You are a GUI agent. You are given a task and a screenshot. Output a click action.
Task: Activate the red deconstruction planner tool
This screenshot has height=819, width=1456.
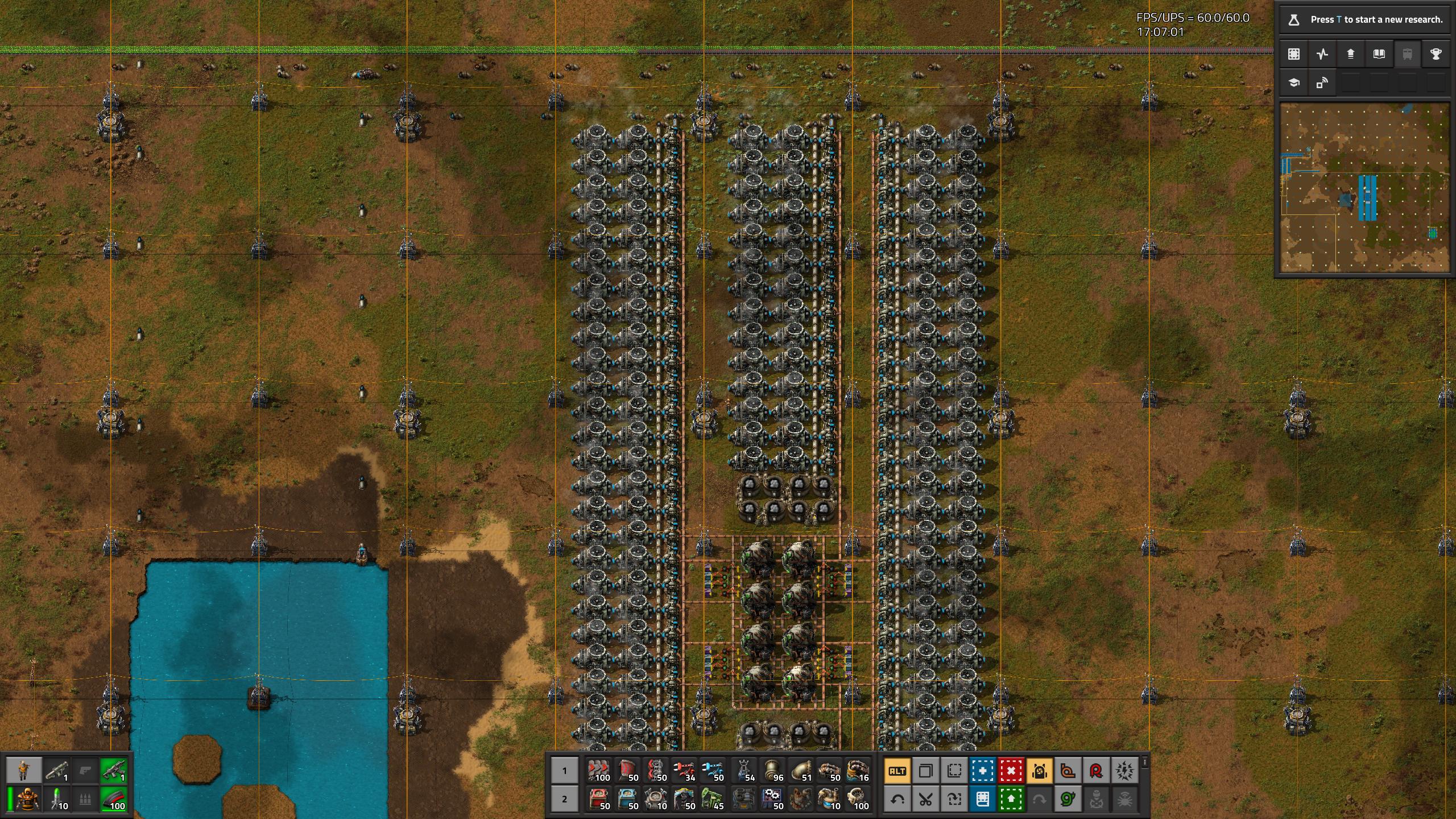[x=1011, y=771]
